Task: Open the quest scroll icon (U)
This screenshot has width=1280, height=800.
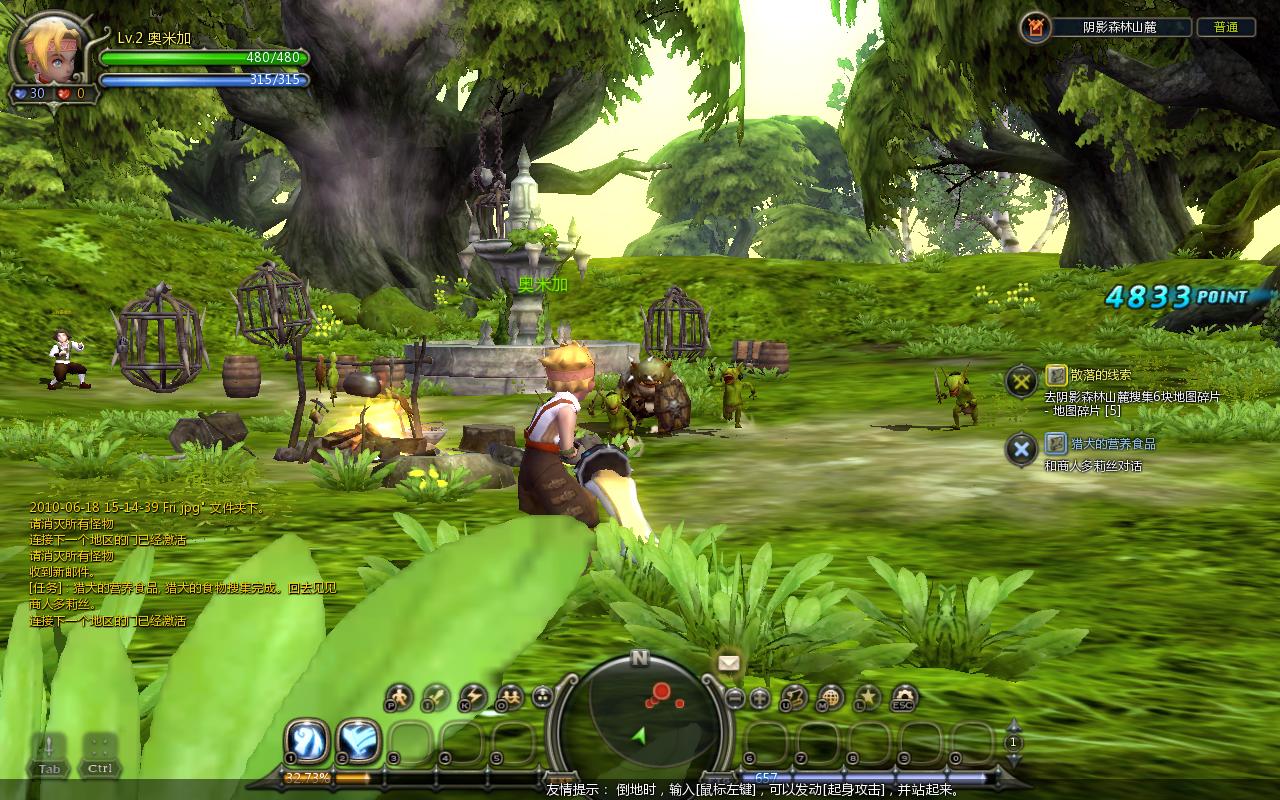Action: tap(794, 696)
